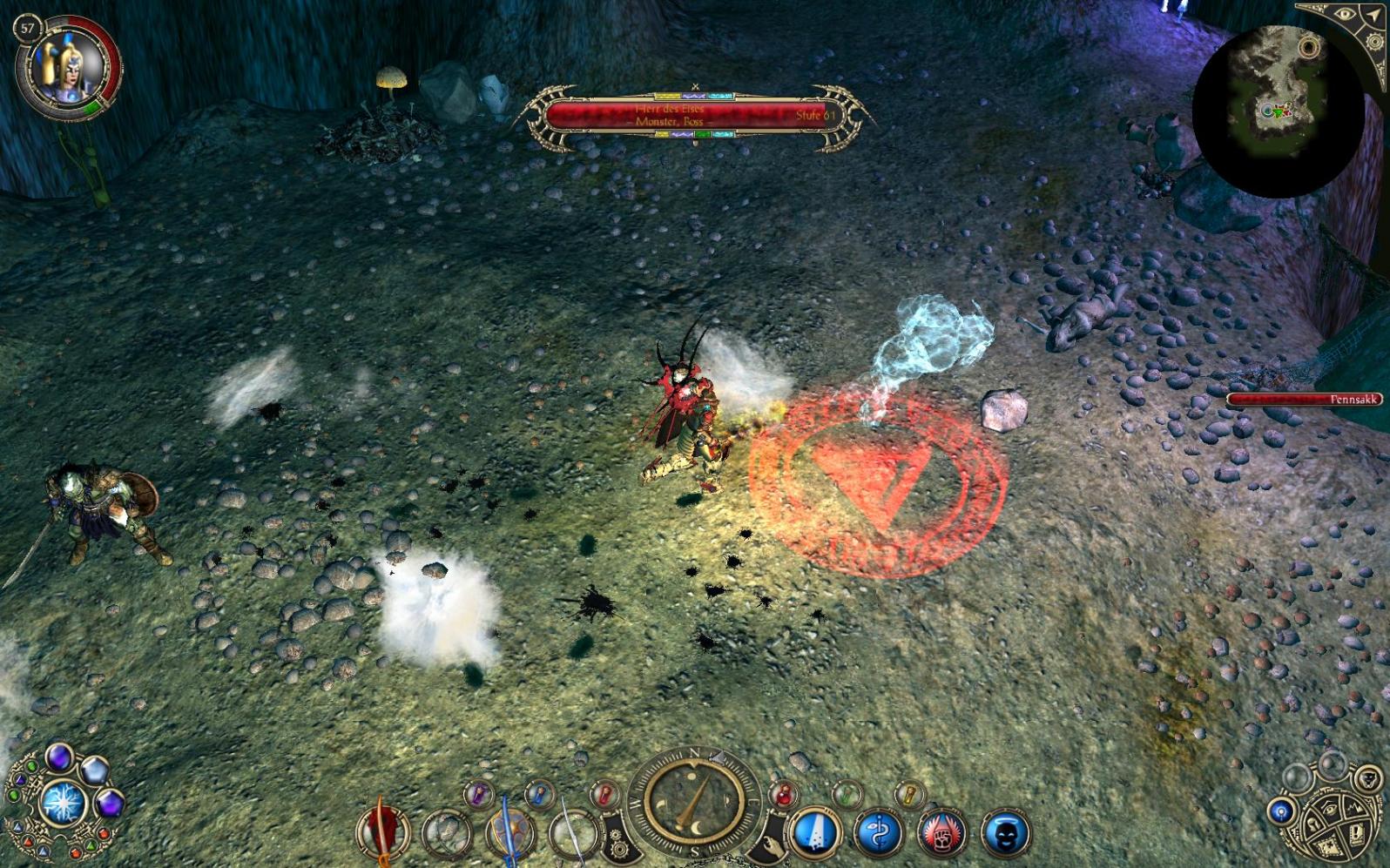The image size is (1390, 868).
Task: Activate the blue haloed face combat art
Action: click(x=1006, y=833)
